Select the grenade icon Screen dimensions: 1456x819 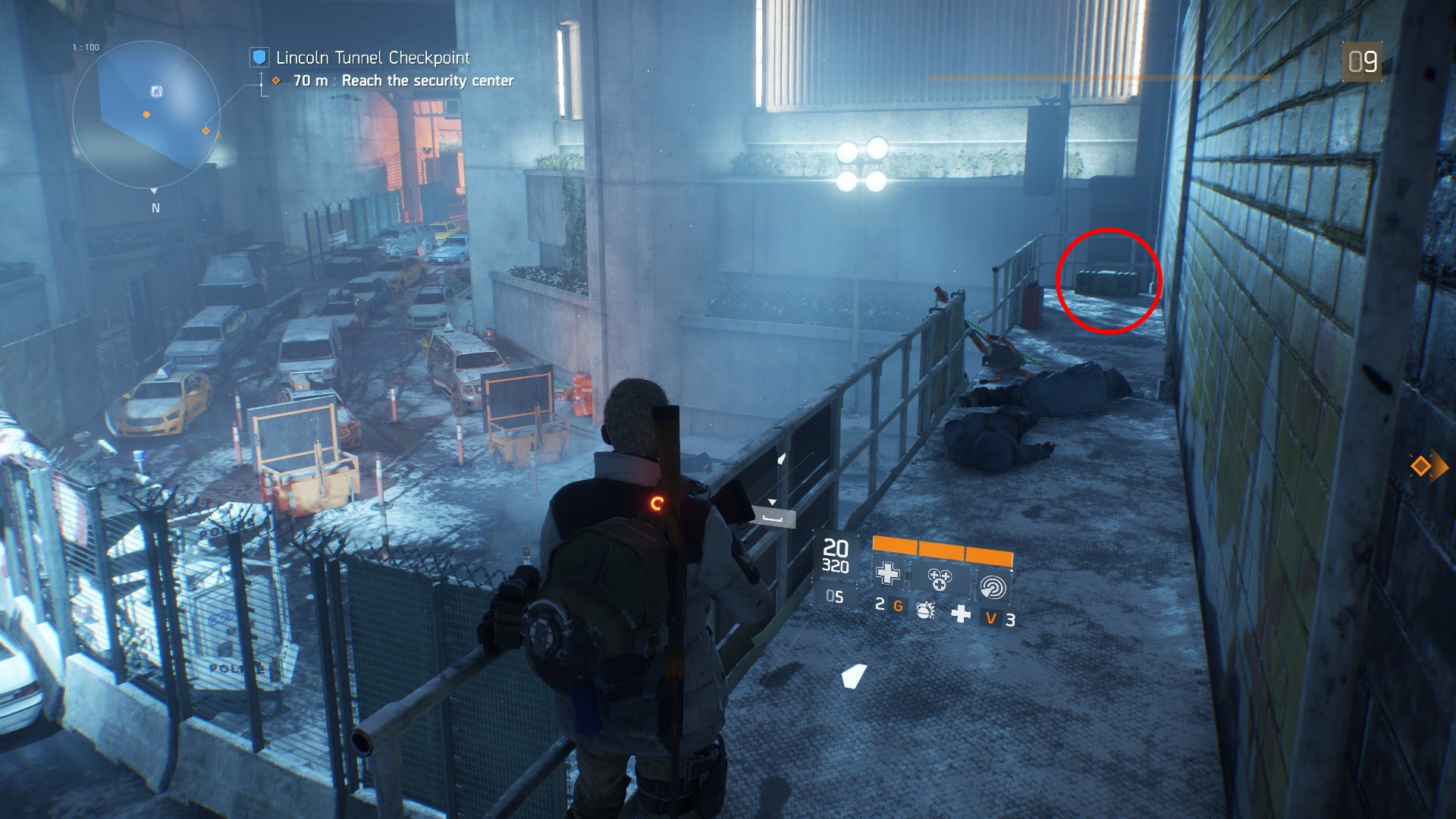click(x=925, y=610)
